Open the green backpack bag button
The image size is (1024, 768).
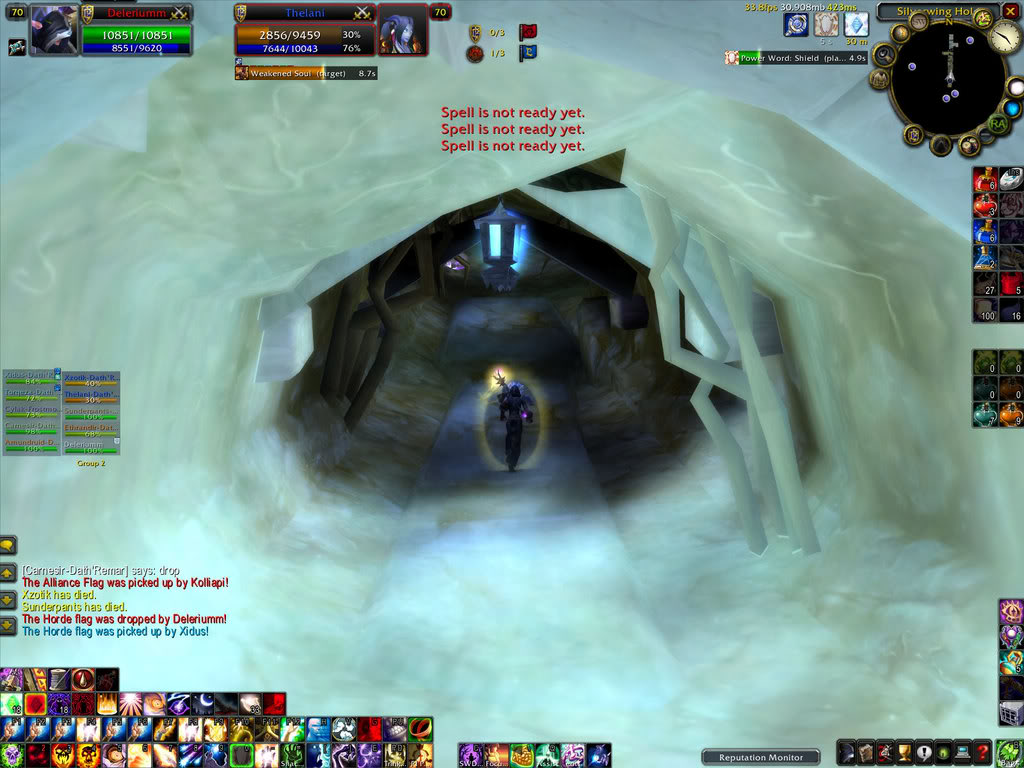tap(1011, 751)
